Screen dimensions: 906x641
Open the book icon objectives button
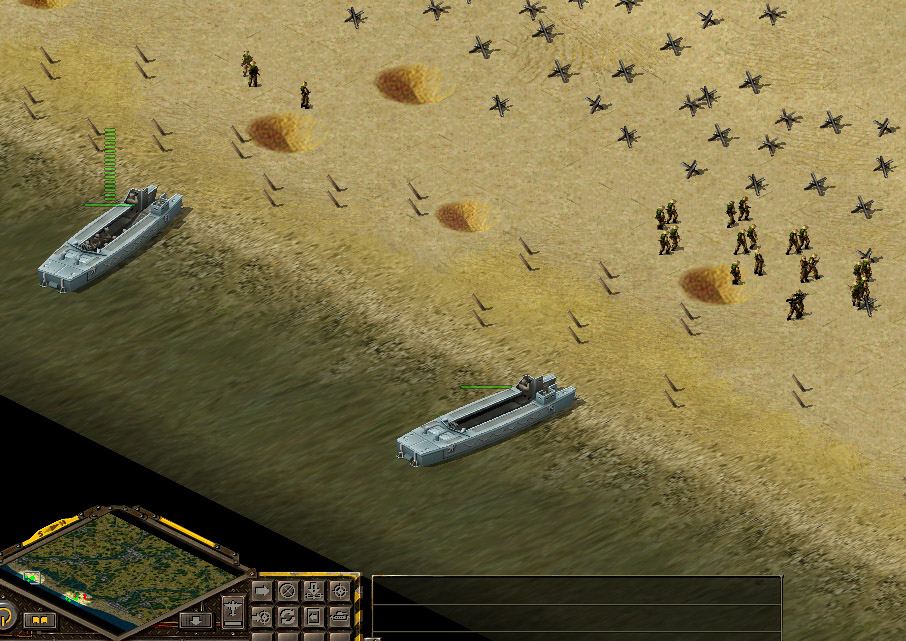pyautogui.click(x=40, y=621)
